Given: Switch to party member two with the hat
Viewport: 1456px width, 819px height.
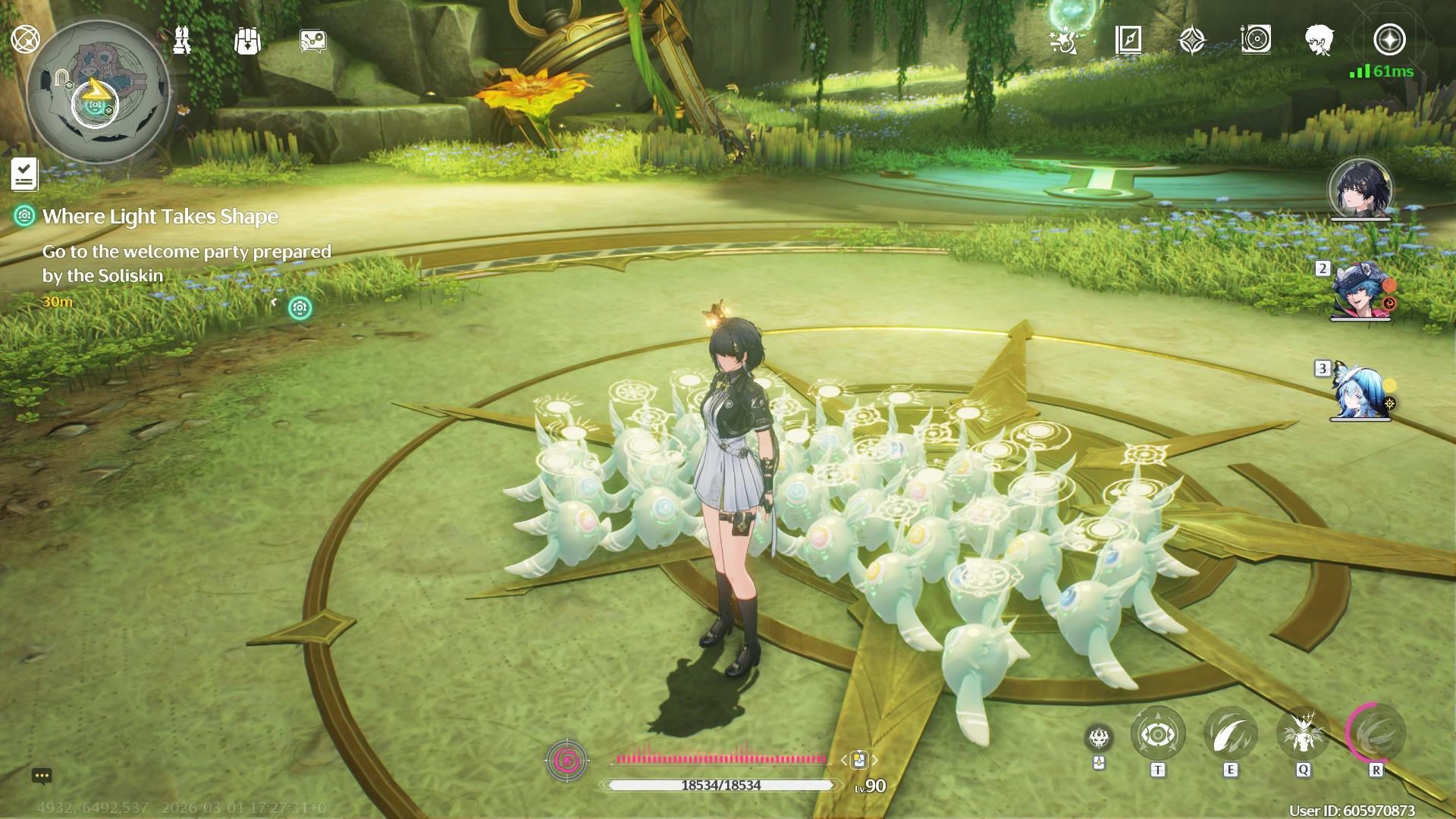Looking at the screenshot, I should 1360,293.
